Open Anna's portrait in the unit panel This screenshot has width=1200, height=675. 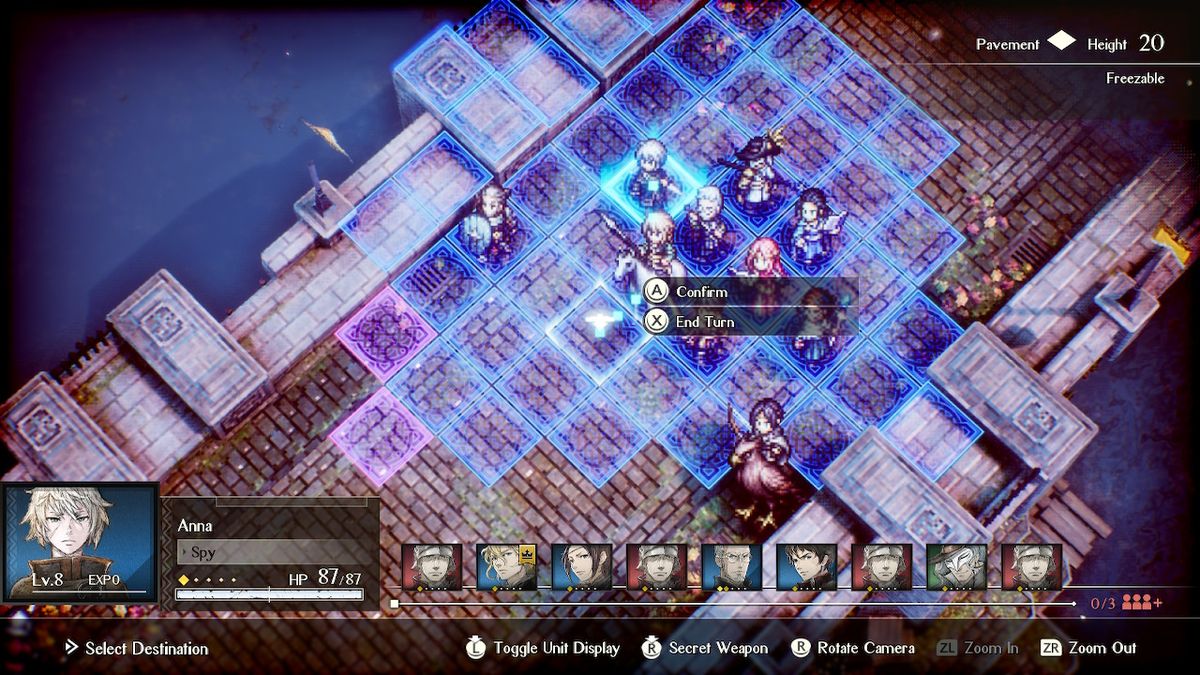(80, 542)
